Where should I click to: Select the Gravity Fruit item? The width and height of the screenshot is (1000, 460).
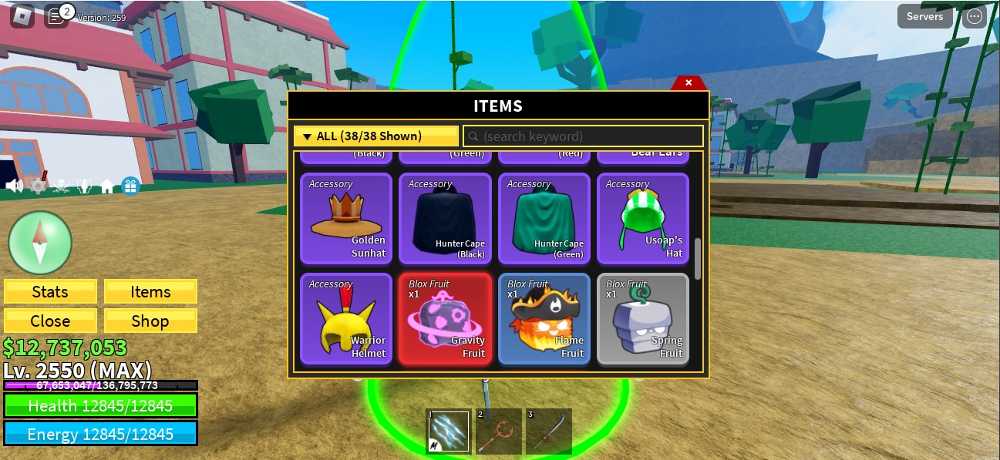click(445, 319)
